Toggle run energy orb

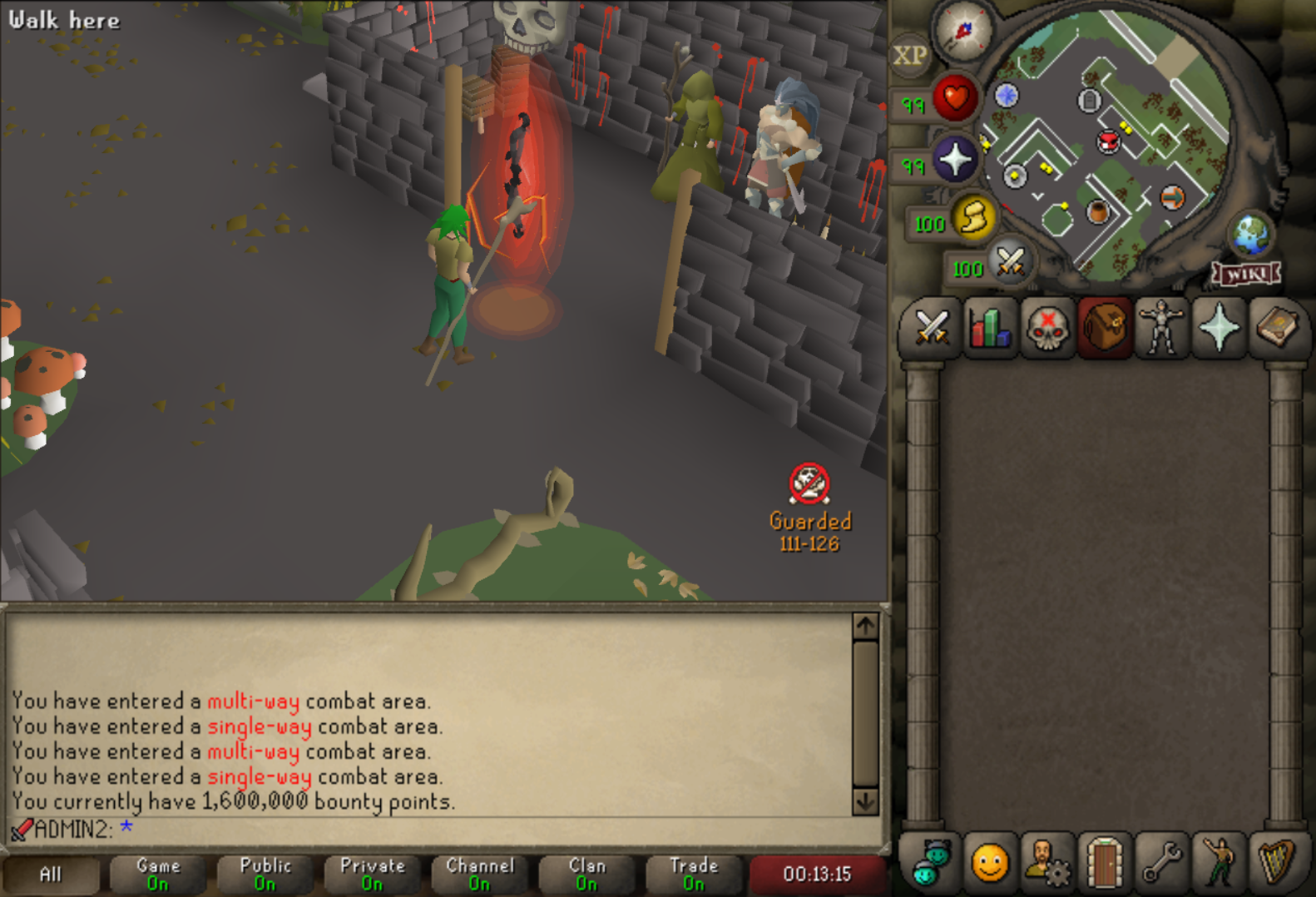[x=973, y=218]
